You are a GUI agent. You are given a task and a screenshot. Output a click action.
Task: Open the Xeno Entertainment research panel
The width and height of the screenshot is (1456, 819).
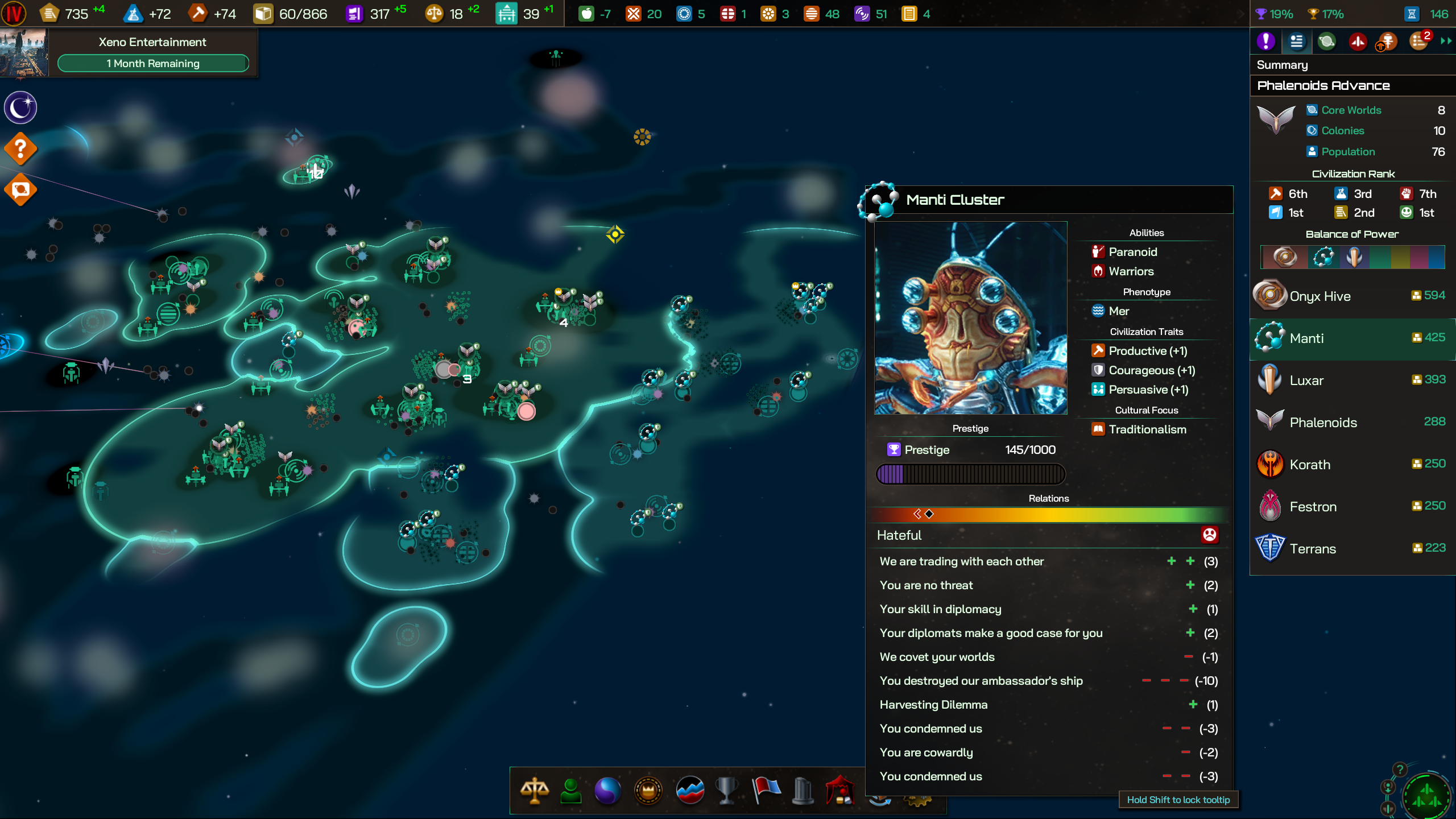click(152, 52)
